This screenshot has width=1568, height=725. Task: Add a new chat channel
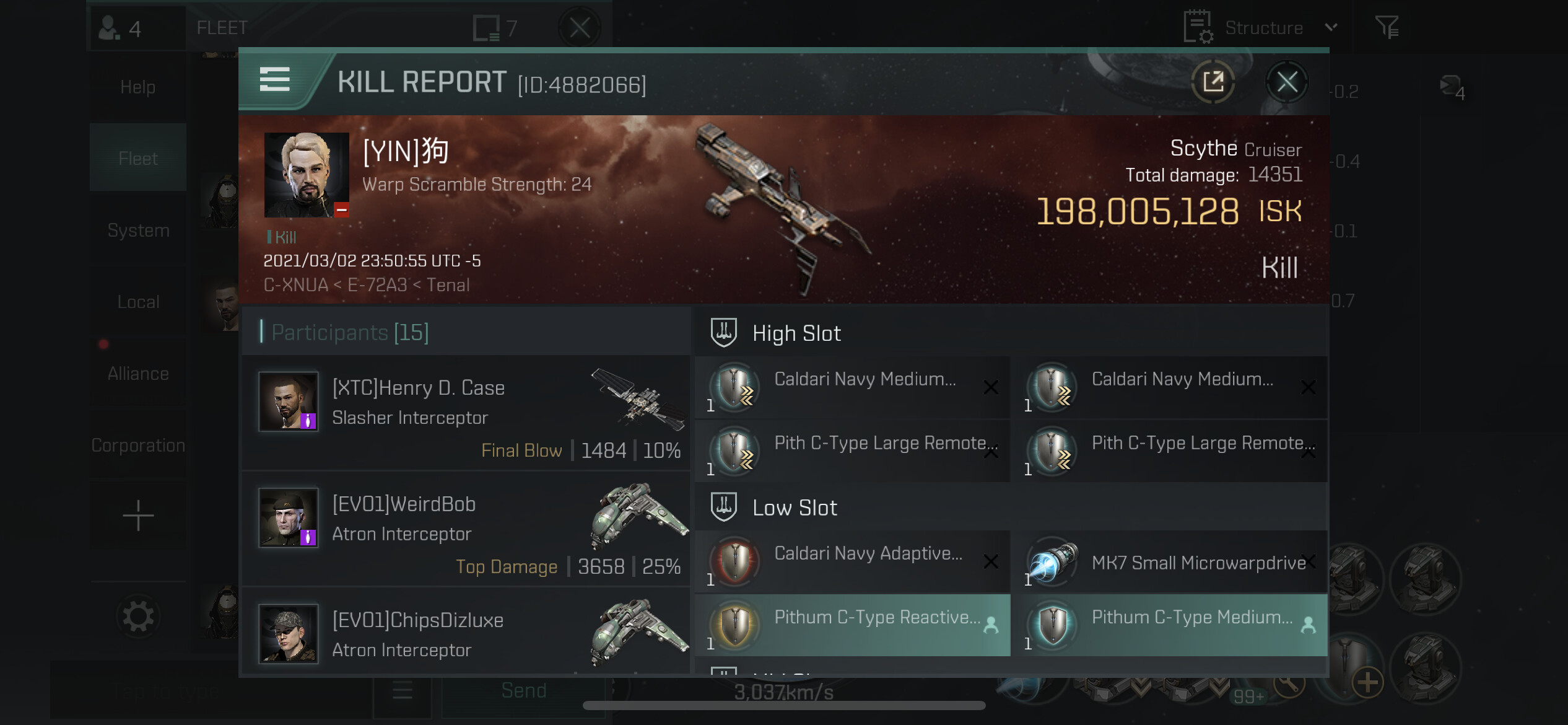click(x=138, y=516)
